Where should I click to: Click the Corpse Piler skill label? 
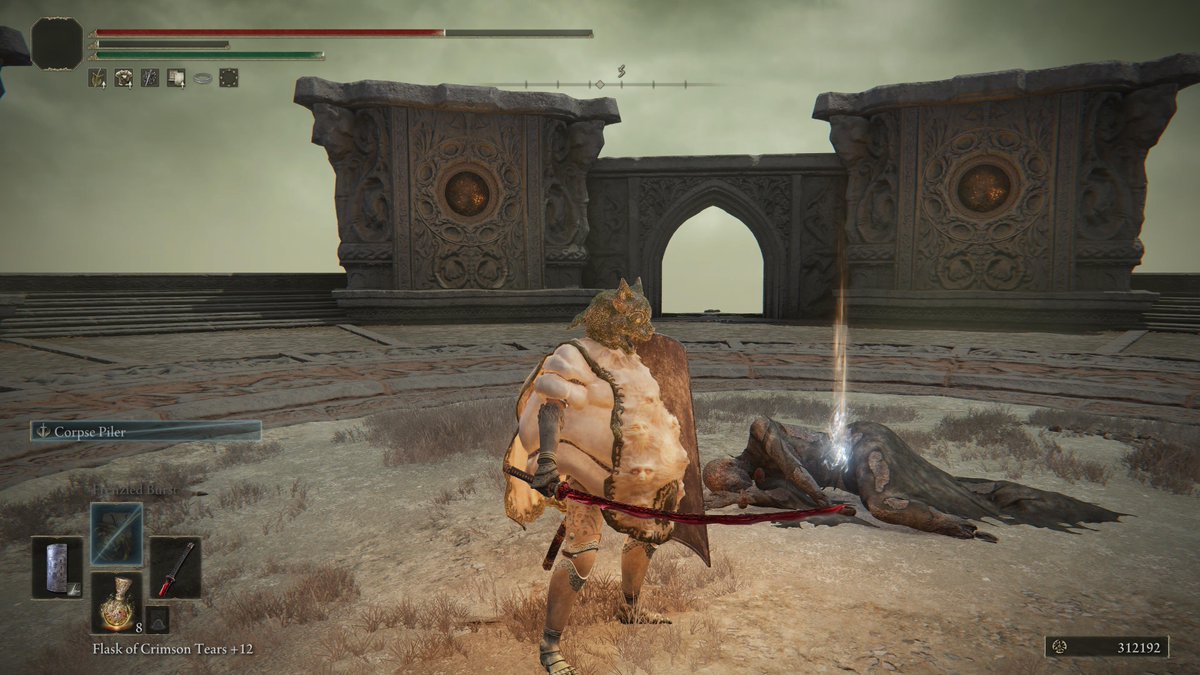pyautogui.click(x=146, y=431)
